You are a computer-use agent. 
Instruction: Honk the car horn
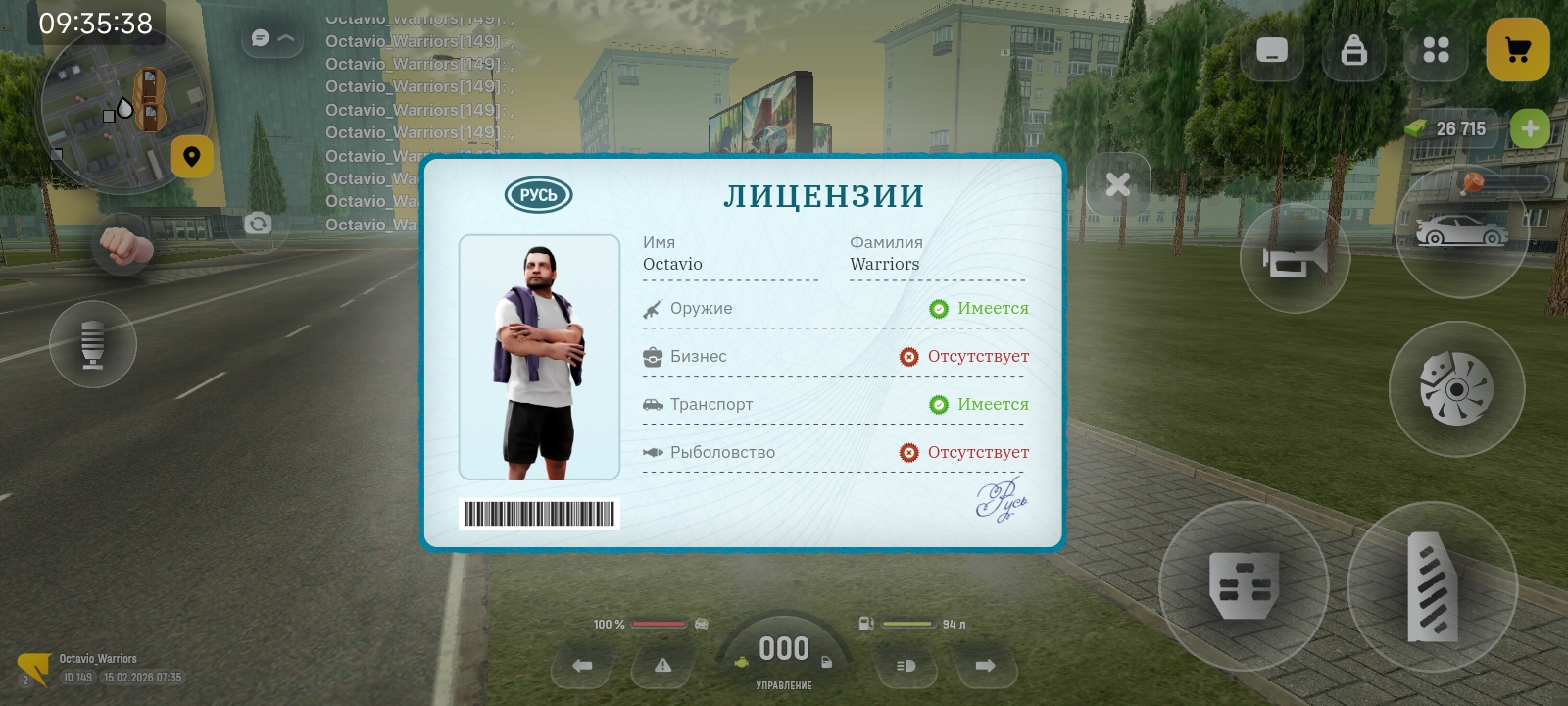[1294, 260]
